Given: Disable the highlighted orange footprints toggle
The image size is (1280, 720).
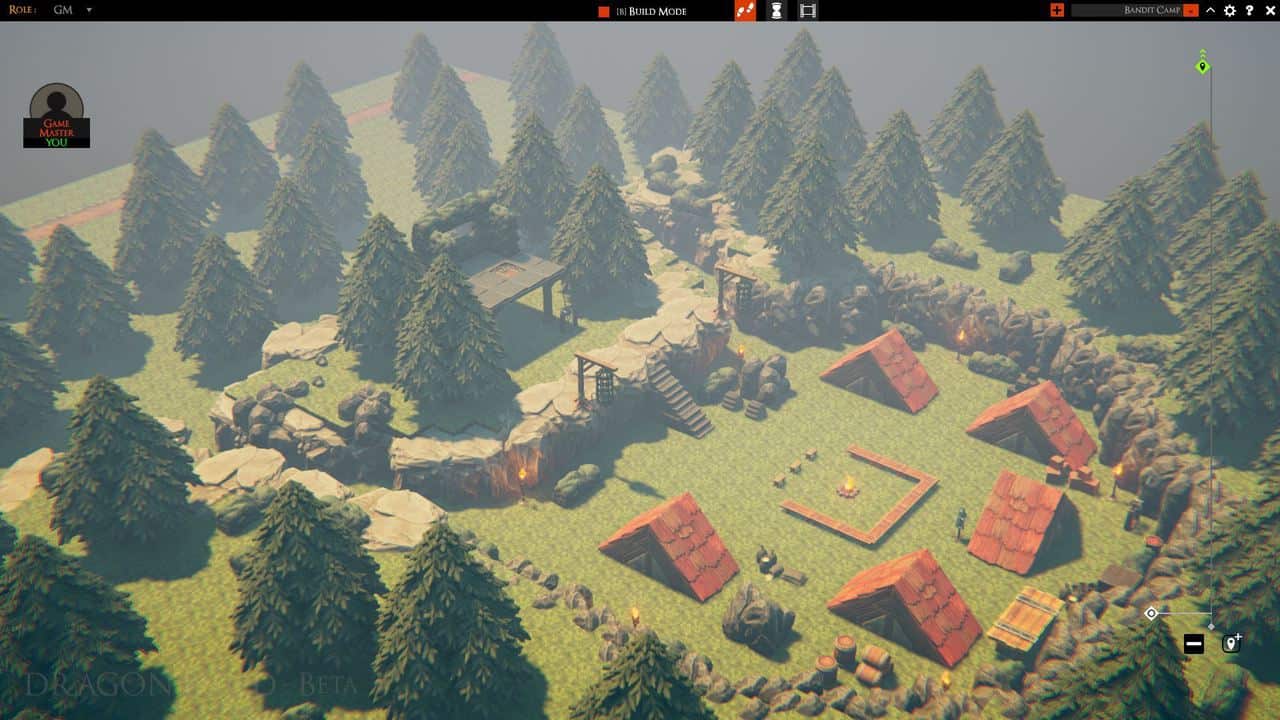Looking at the screenshot, I should click(743, 12).
